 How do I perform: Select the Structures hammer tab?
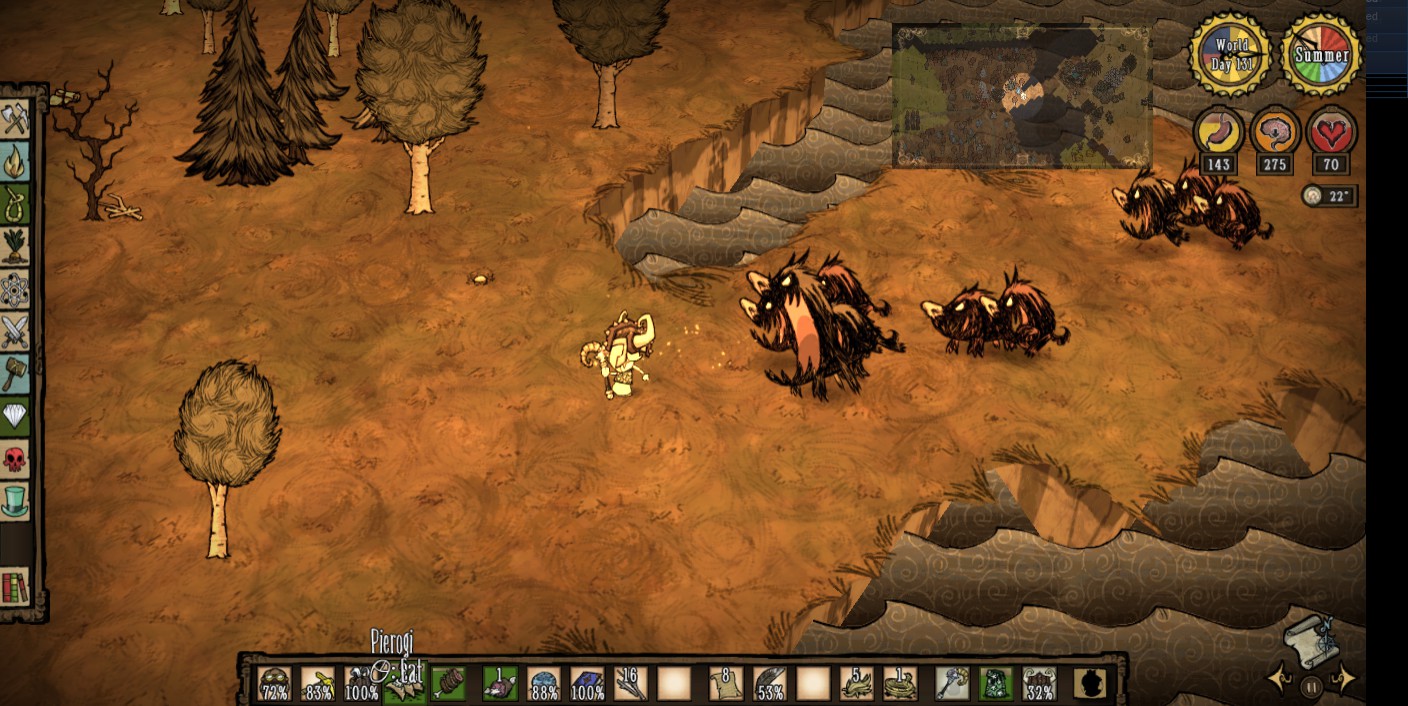(x=15, y=373)
